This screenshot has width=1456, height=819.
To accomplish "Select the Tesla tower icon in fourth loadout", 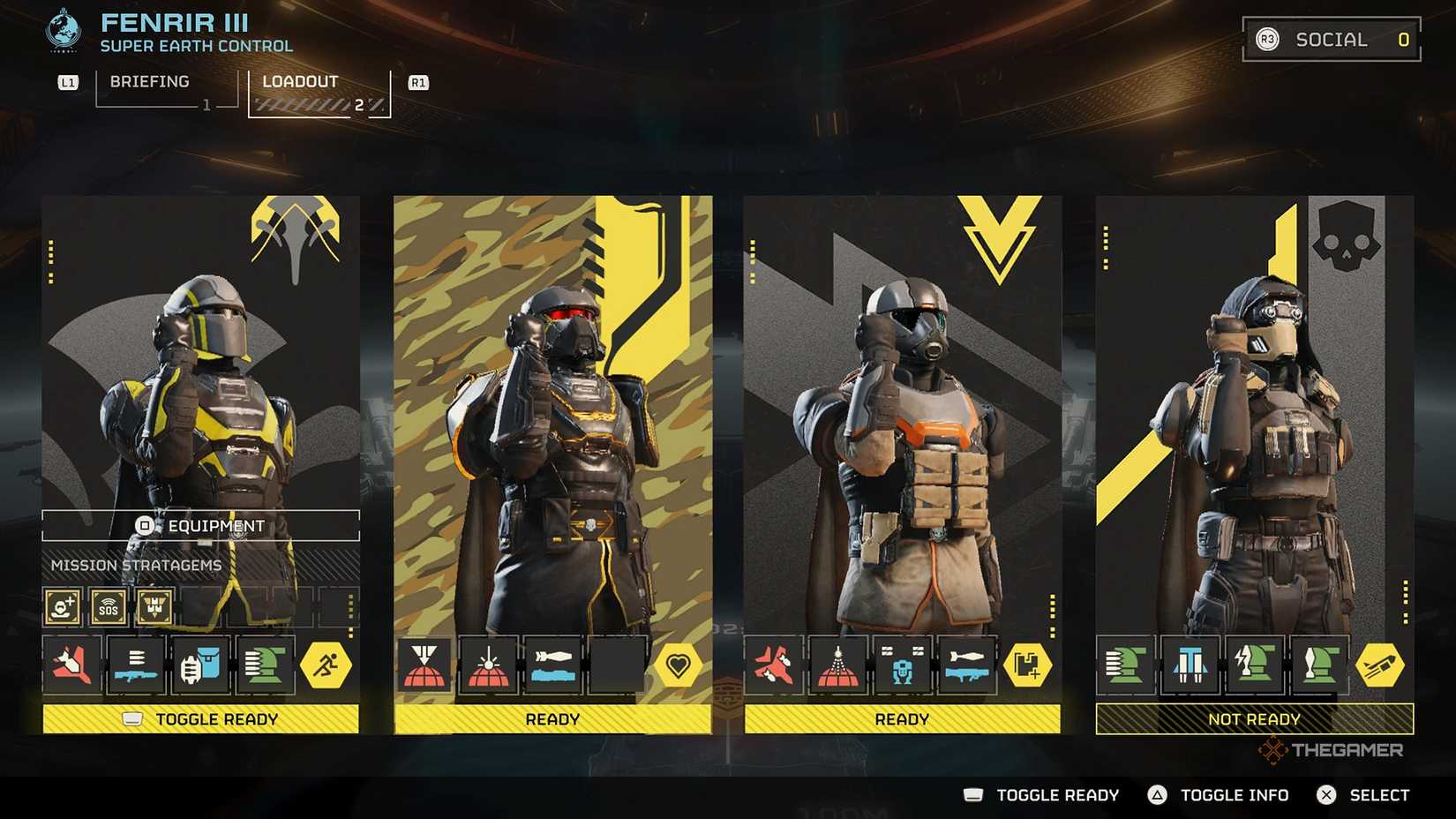I will point(1253,665).
